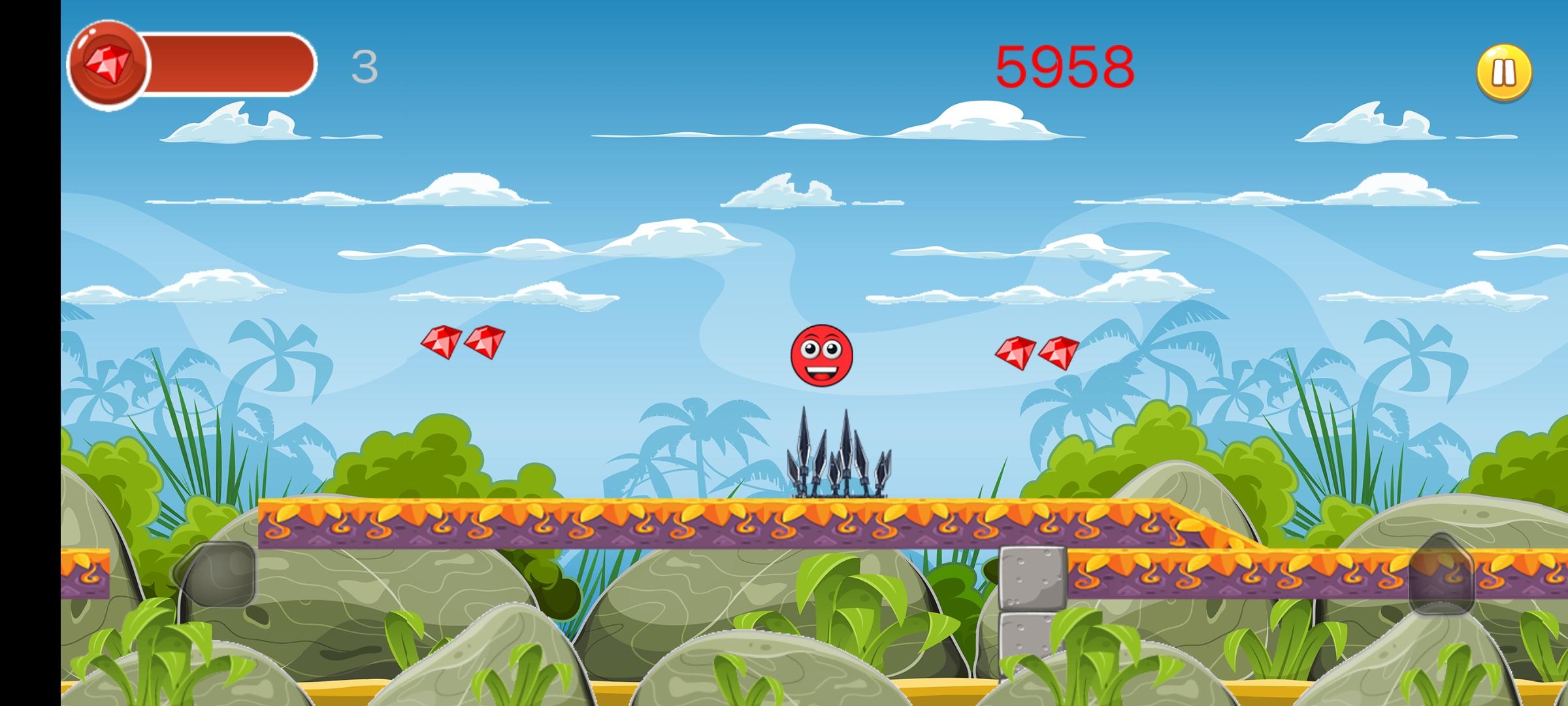
Task: Tap the red gem icon on health bar
Action: pos(108,63)
